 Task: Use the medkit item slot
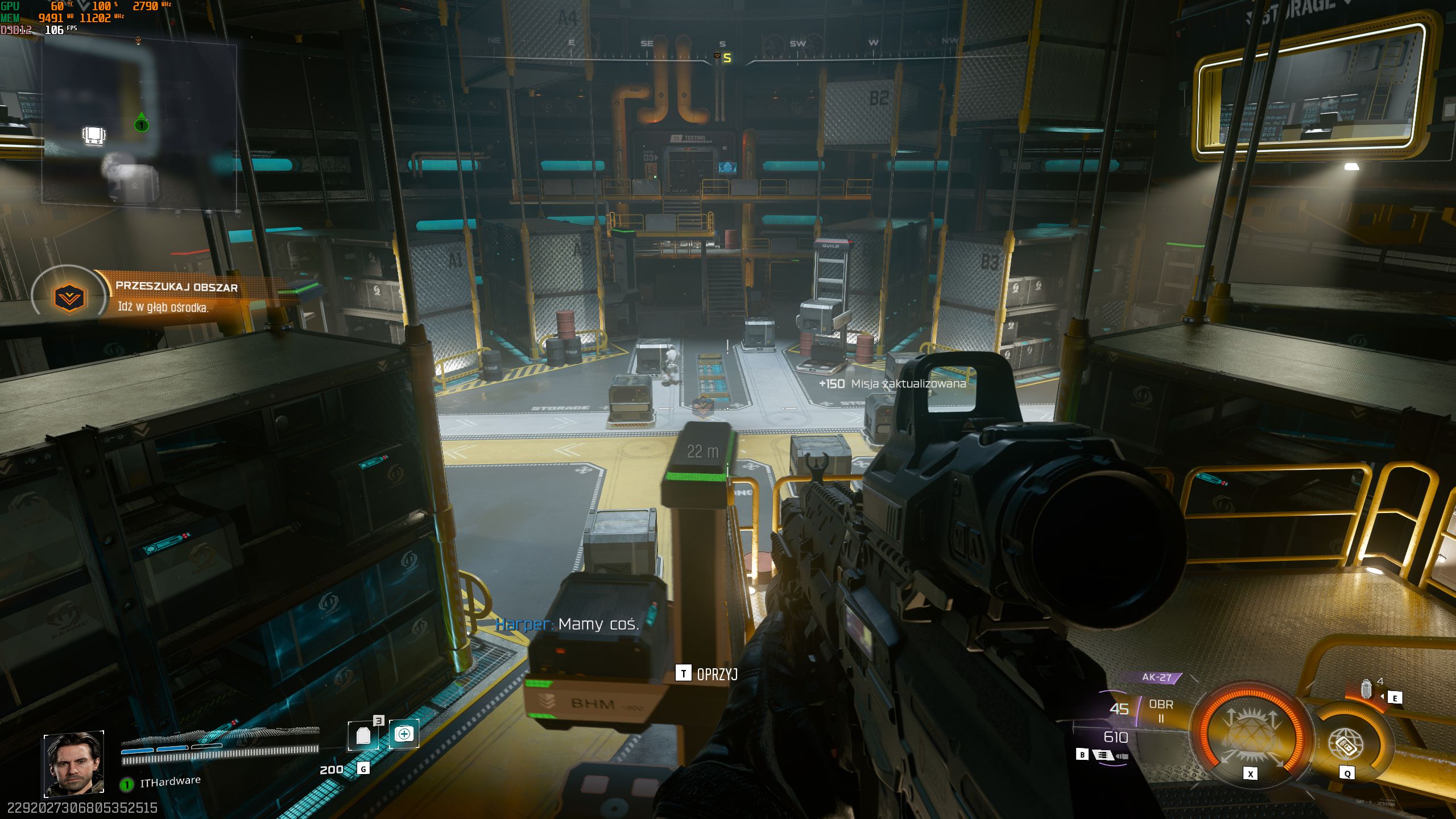(404, 734)
